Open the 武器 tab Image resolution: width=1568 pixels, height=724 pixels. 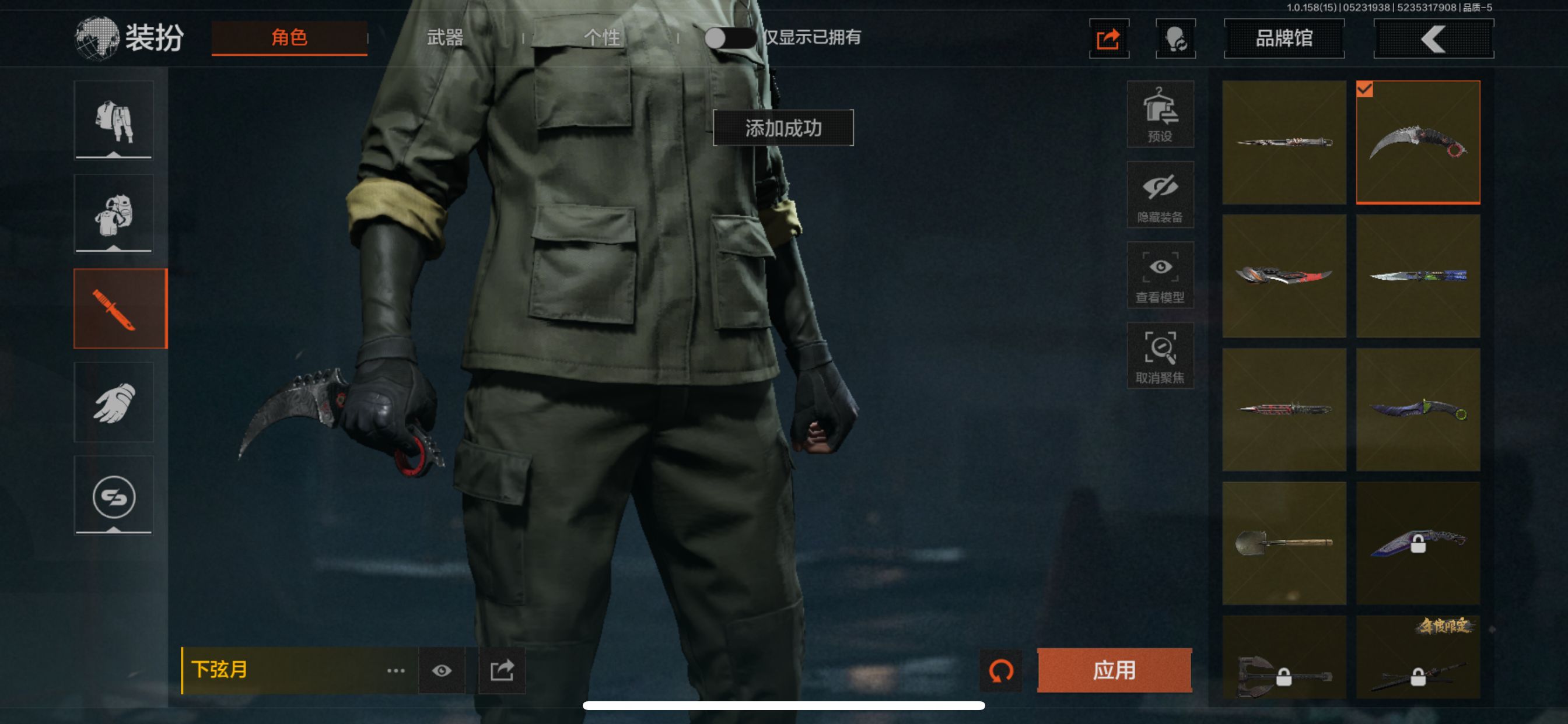[445, 38]
